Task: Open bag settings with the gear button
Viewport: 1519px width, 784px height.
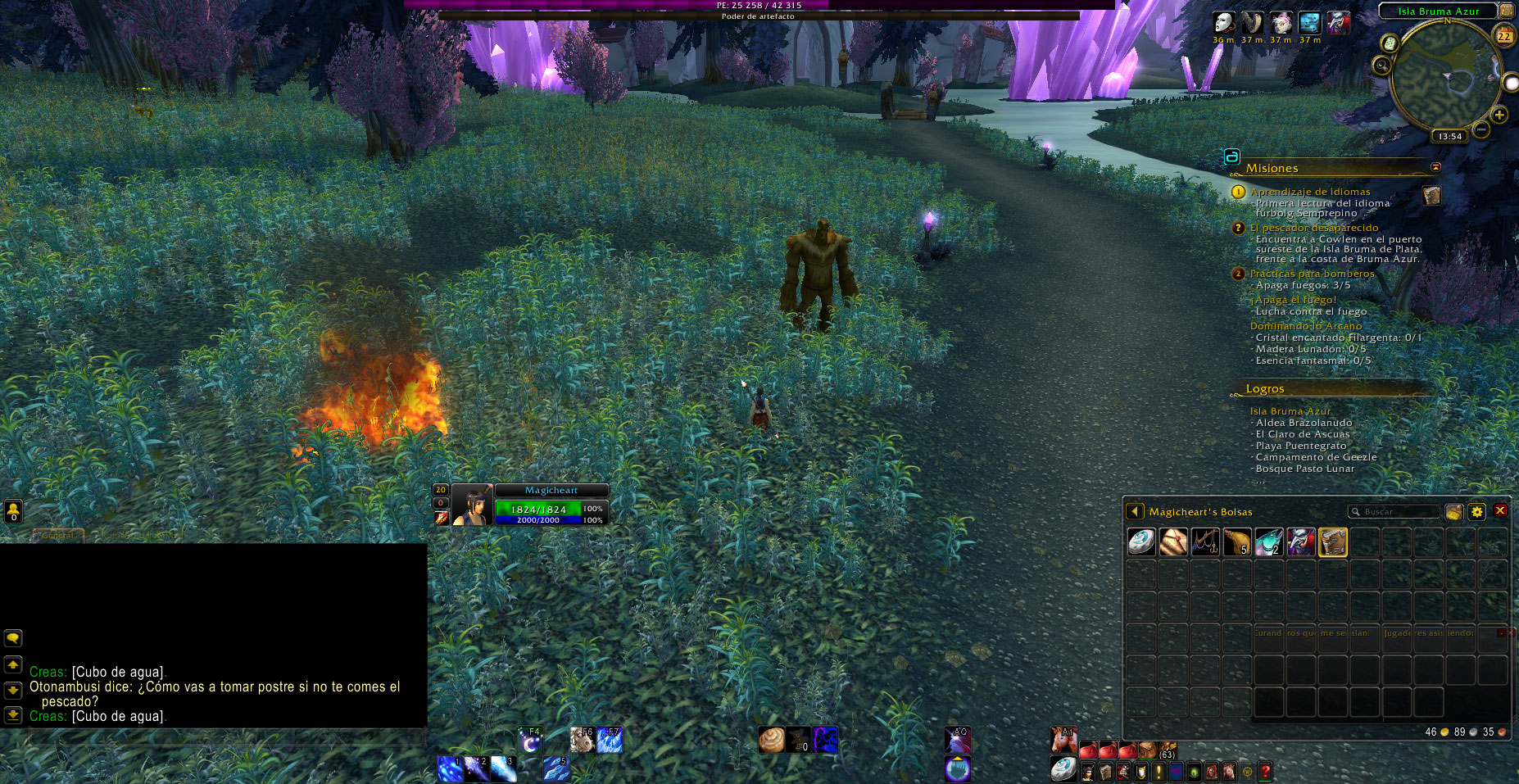Action: 1476,511
